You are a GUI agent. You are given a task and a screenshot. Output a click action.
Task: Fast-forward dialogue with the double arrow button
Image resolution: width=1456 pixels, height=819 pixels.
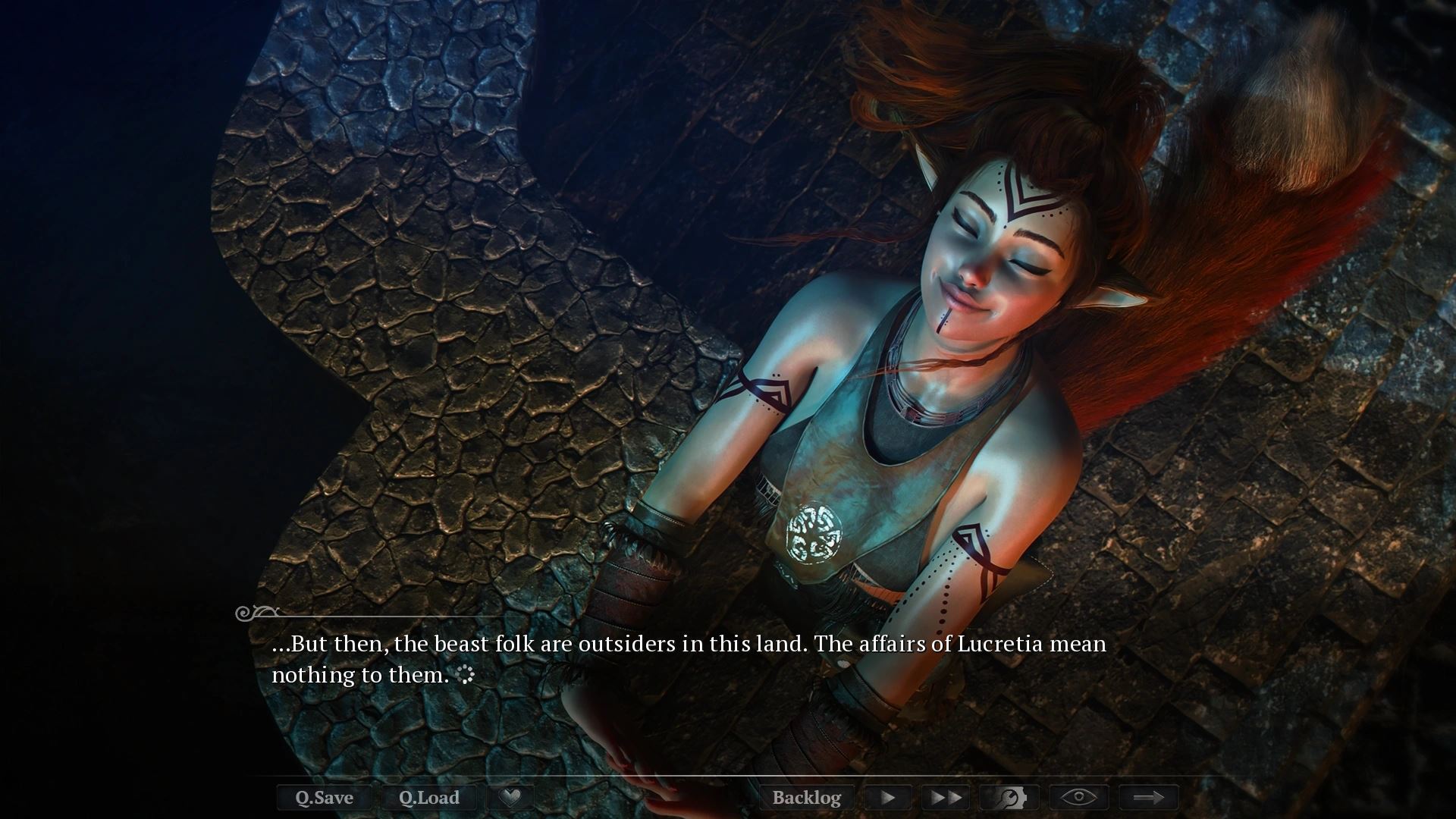click(x=946, y=797)
